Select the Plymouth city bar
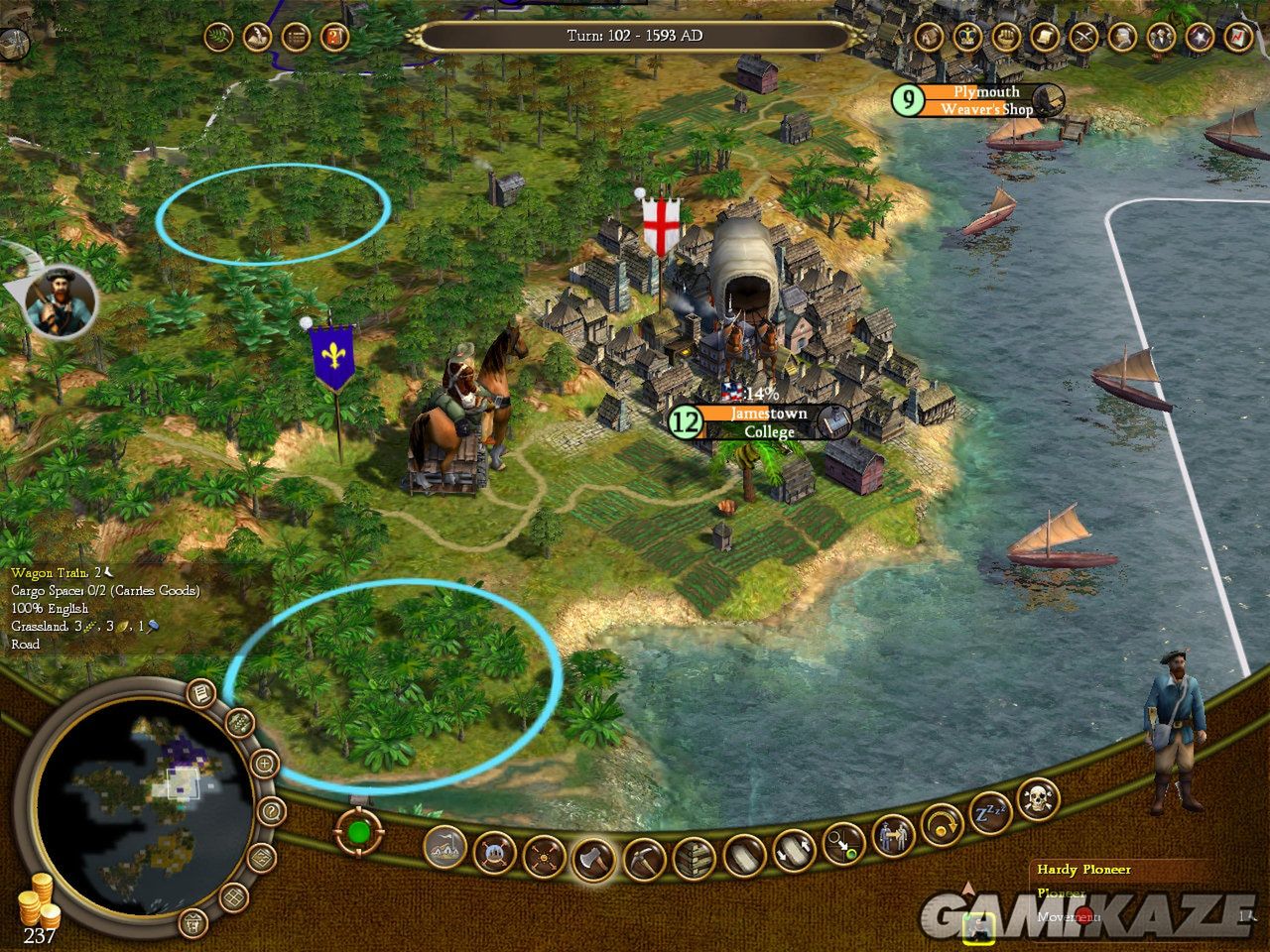The width and height of the screenshot is (1270, 952). 980,100
